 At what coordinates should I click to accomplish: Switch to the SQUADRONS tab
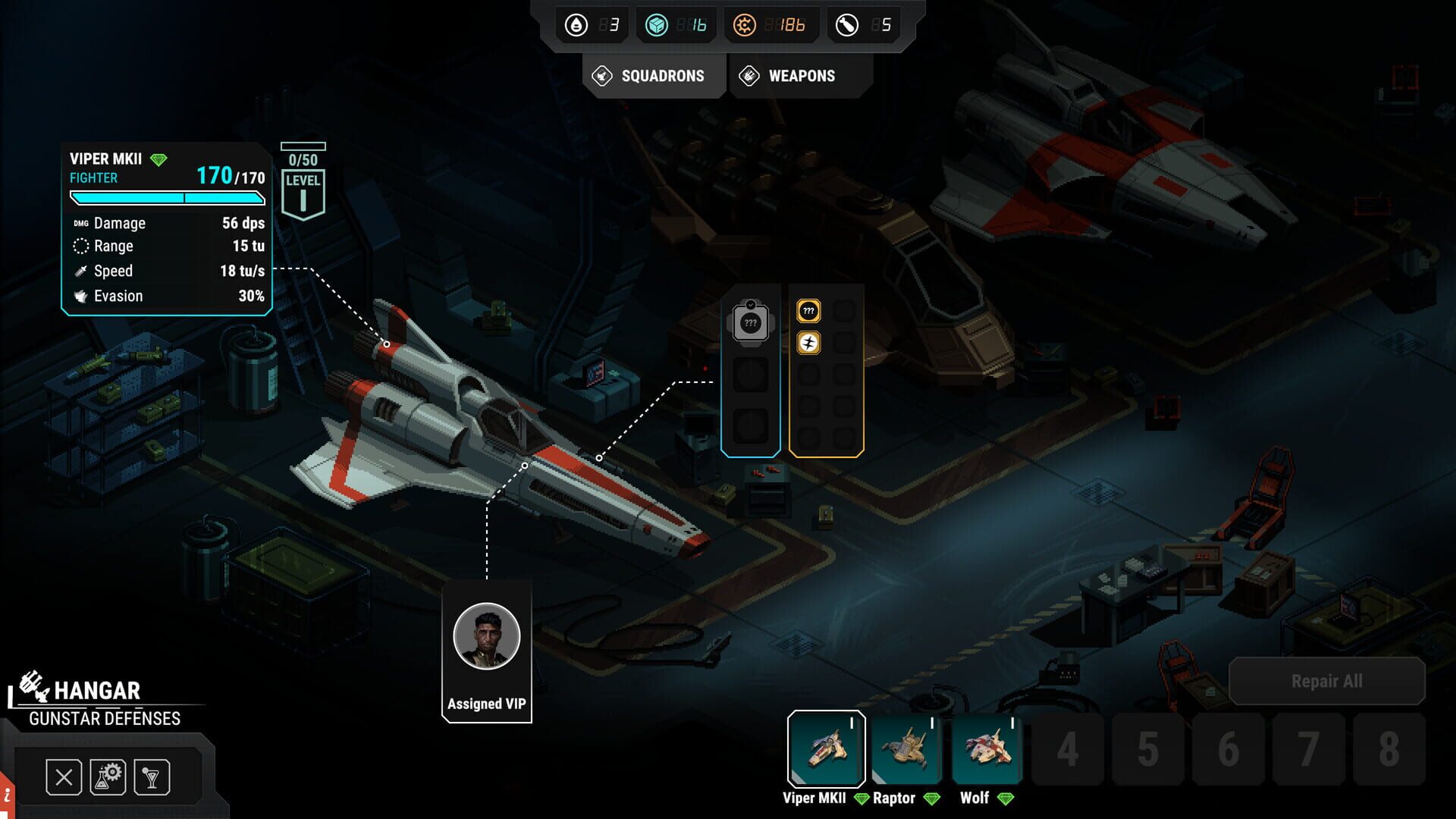[654, 76]
